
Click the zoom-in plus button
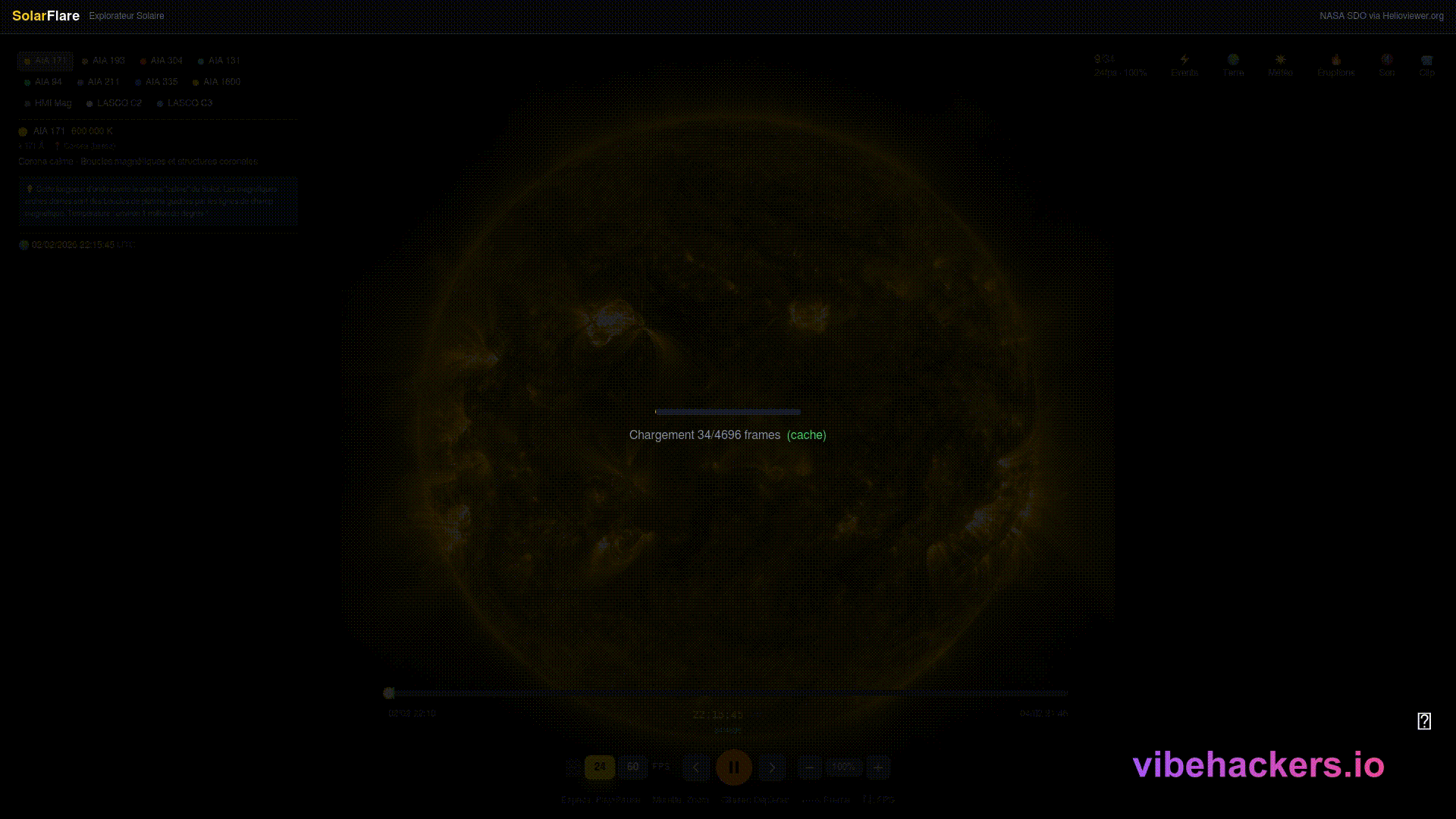click(x=878, y=767)
